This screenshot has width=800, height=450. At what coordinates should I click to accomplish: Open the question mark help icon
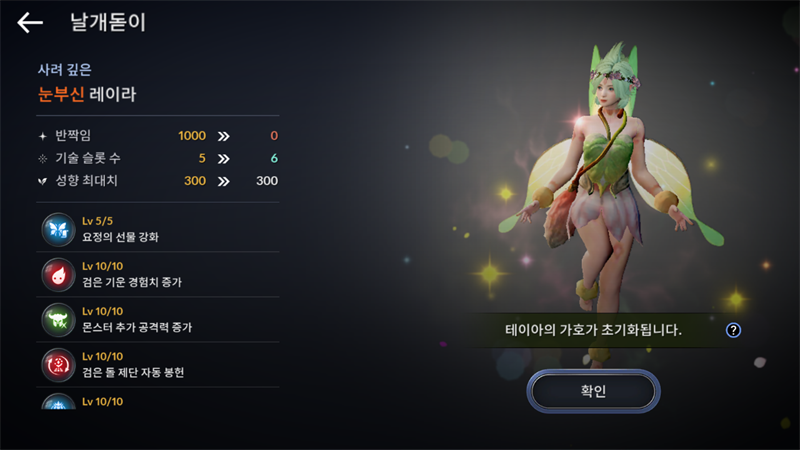tap(733, 330)
